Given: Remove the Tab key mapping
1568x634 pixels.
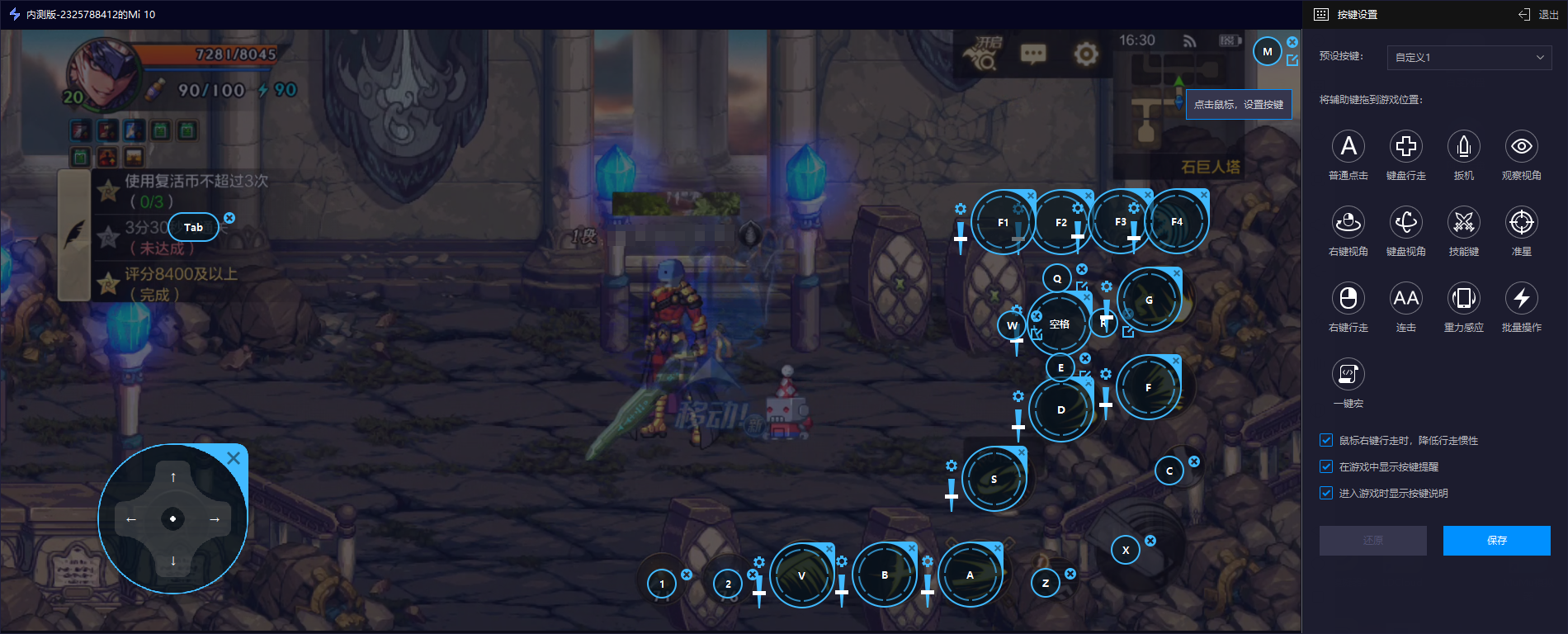Looking at the screenshot, I should (229, 218).
